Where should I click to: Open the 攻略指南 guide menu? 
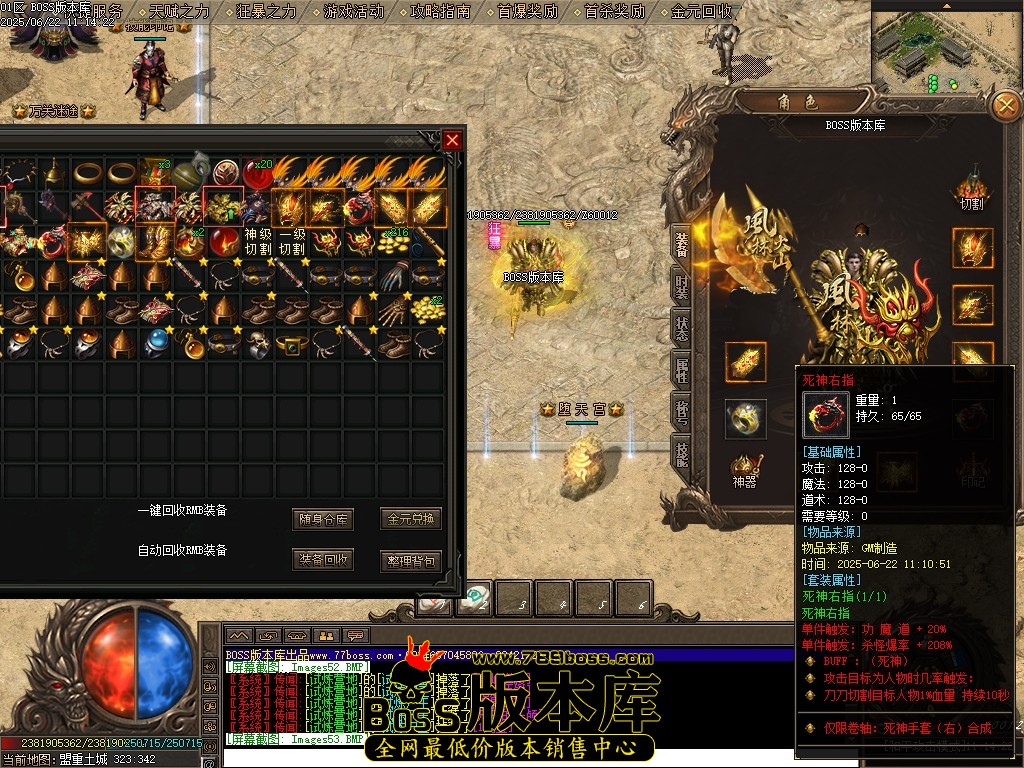pos(440,12)
